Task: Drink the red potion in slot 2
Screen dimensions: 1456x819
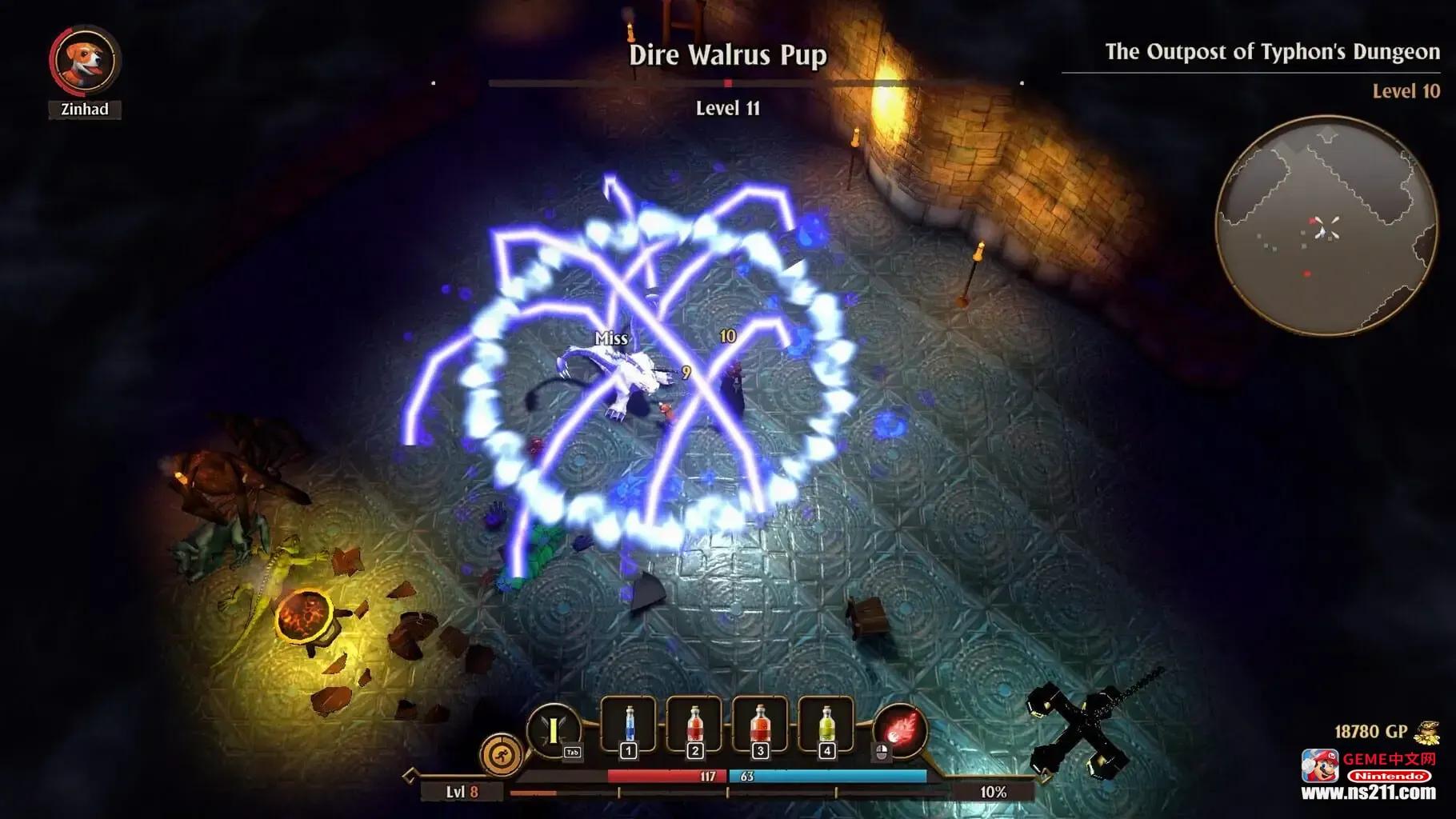Action: coord(694,724)
